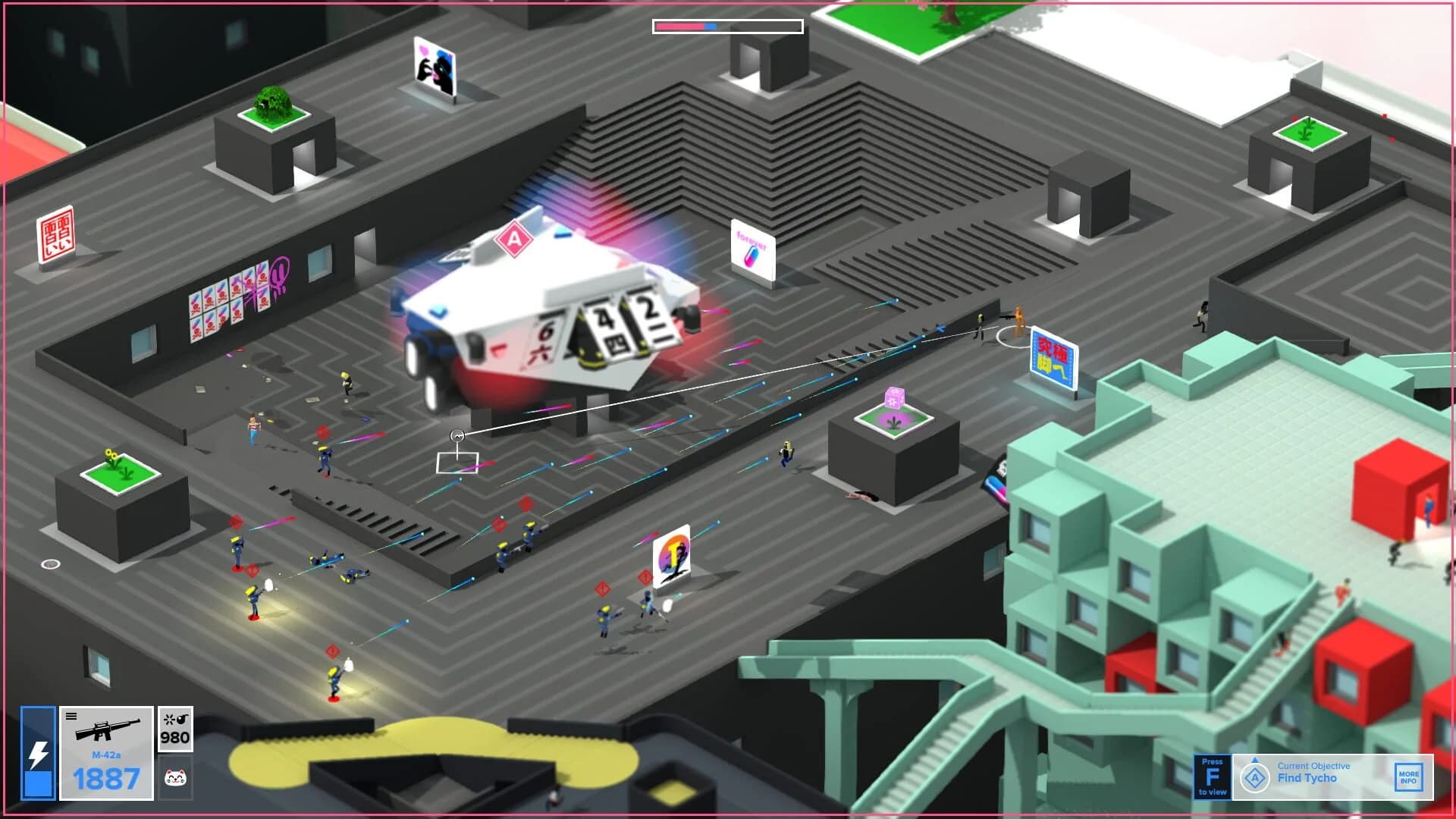Click the crosshair reticle cursor icon
The height and width of the screenshot is (819, 1456).
click(x=458, y=435)
